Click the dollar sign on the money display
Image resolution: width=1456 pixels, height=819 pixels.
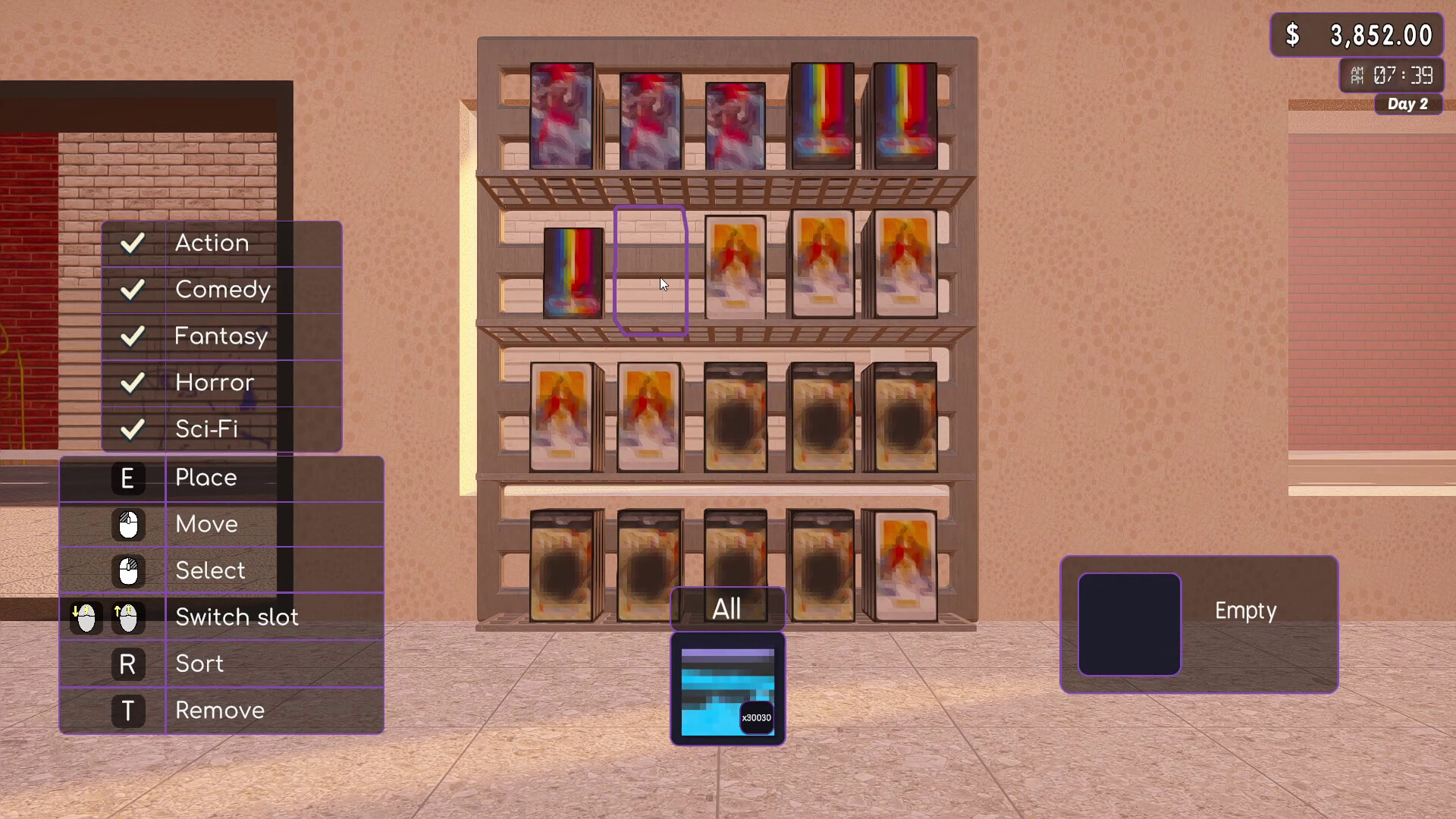click(1294, 33)
